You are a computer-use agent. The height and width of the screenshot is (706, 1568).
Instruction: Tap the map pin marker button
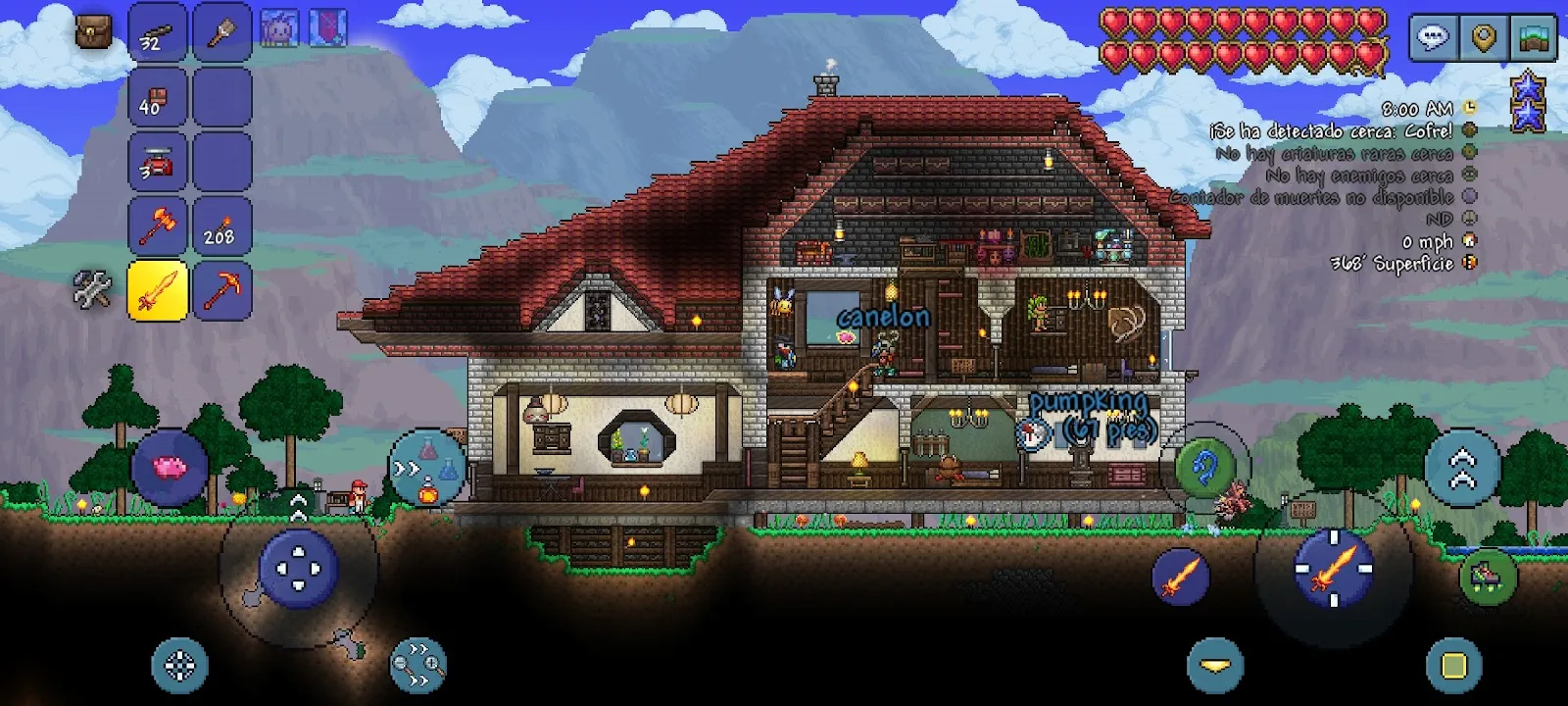coord(1484,39)
